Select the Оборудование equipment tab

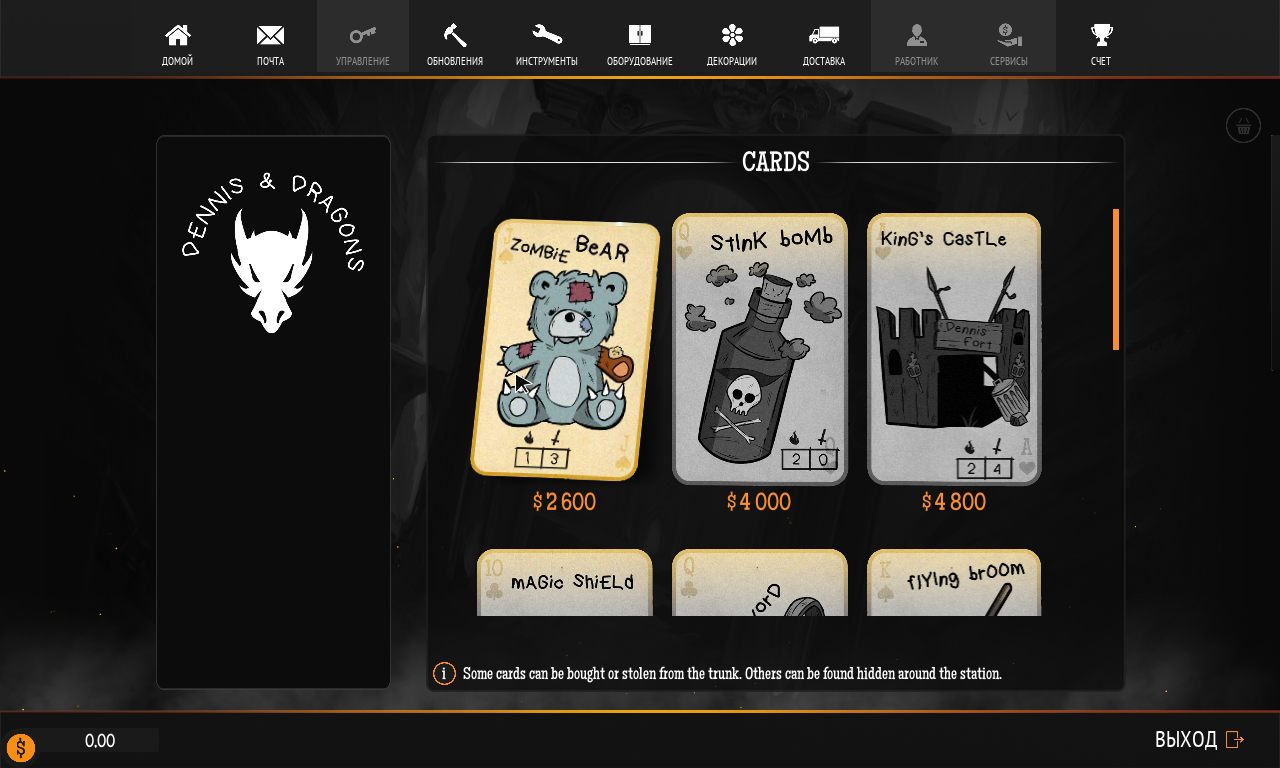click(x=640, y=45)
